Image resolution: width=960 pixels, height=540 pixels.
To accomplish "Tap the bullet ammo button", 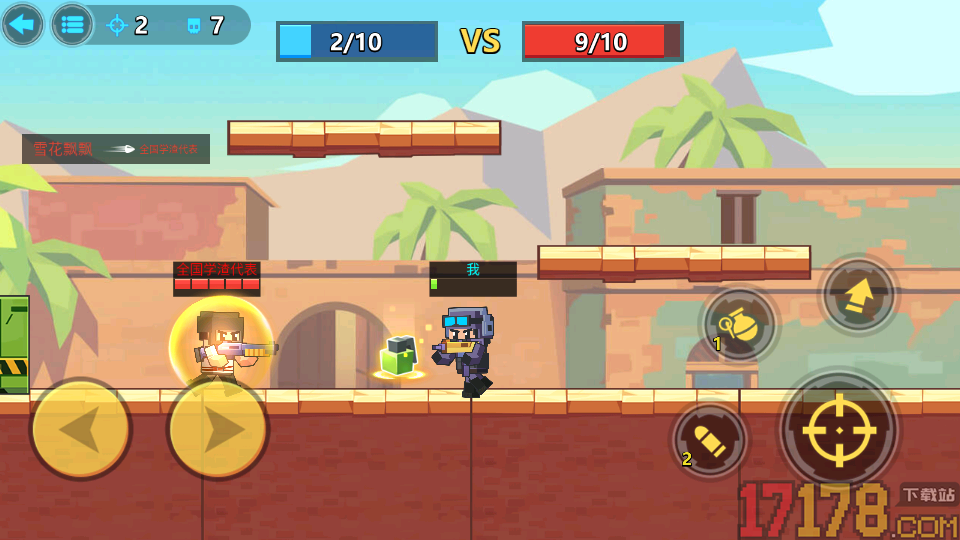I will coord(710,440).
